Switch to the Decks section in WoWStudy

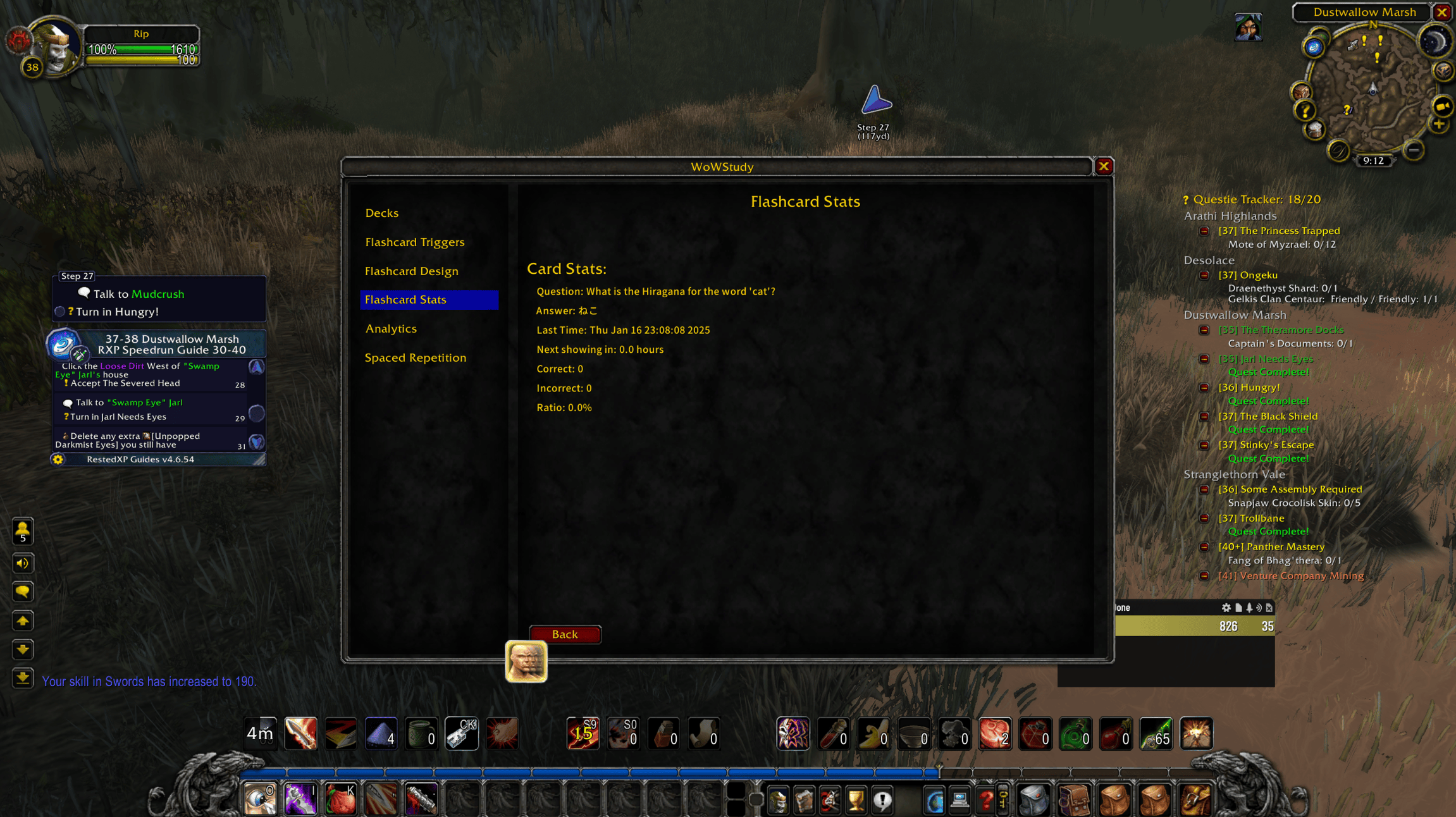(381, 213)
